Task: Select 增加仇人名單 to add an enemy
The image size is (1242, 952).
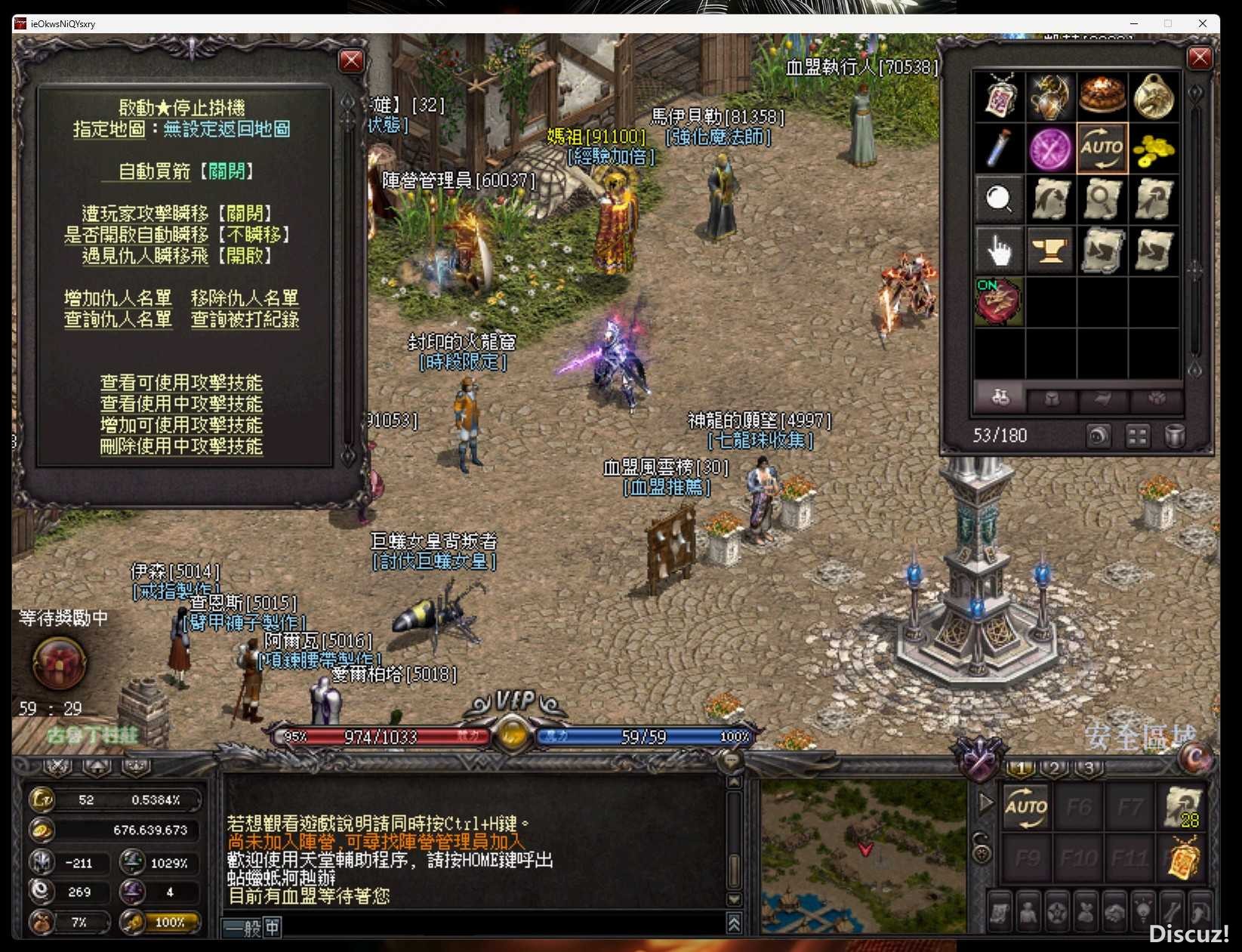Action: click(x=118, y=298)
